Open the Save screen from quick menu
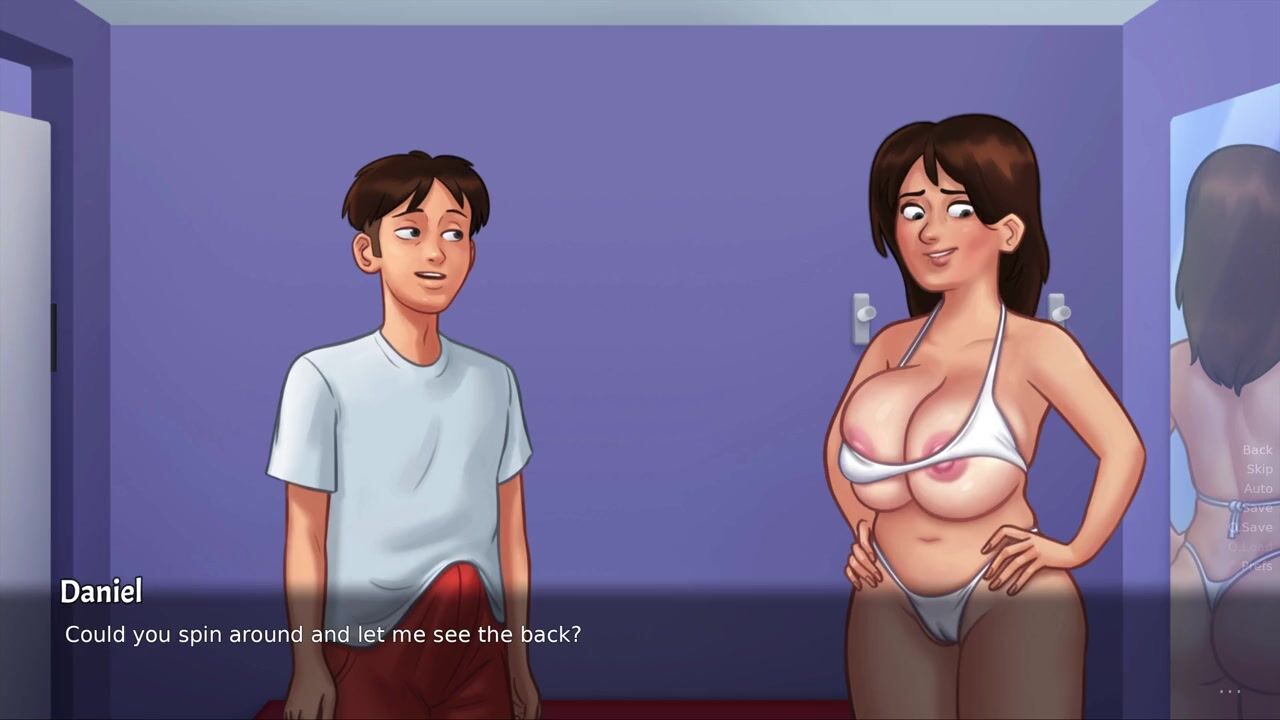 pos(1258,508)
